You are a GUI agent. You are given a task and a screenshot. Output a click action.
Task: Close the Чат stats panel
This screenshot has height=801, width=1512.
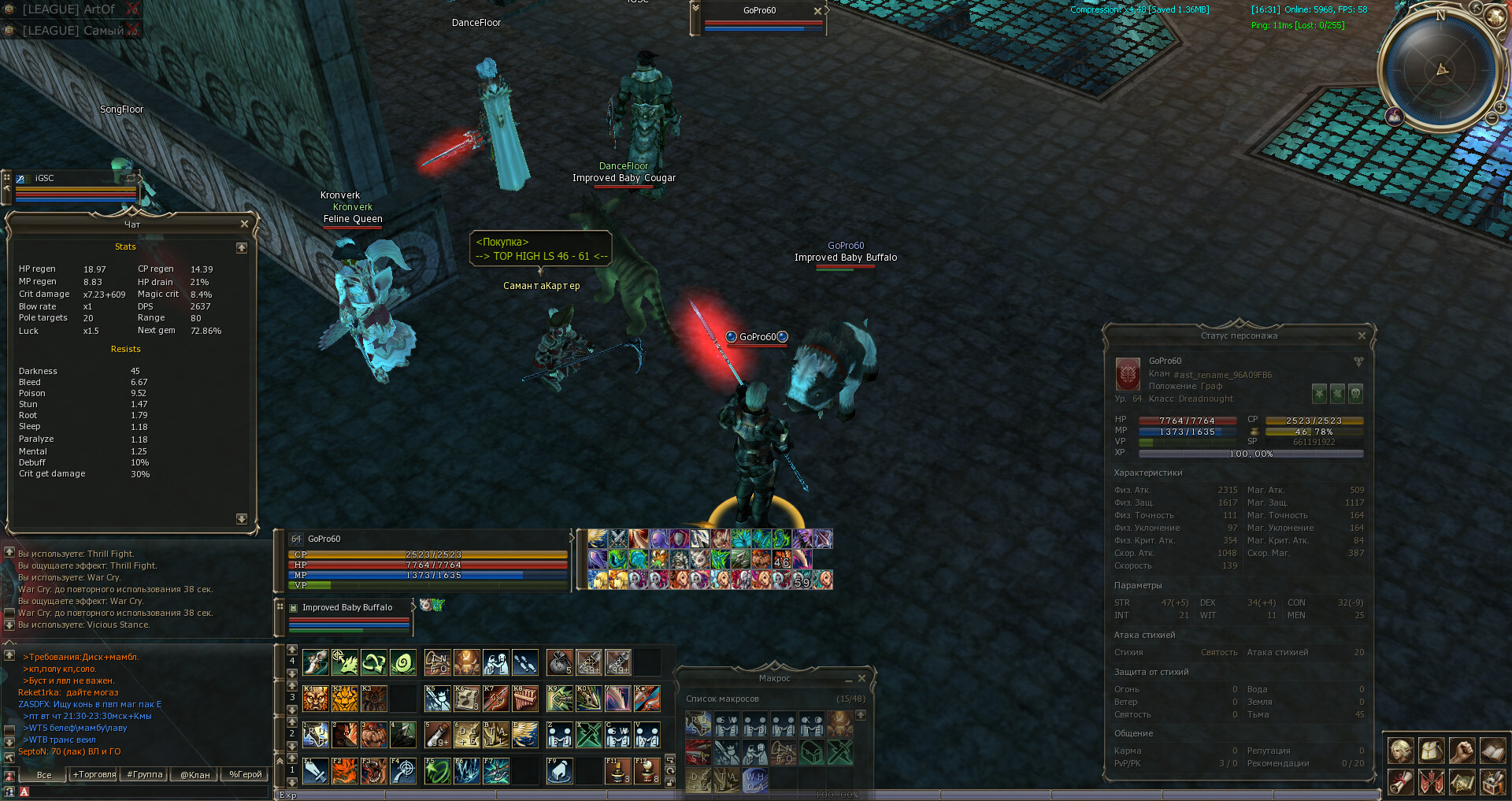tap(244, 224)
